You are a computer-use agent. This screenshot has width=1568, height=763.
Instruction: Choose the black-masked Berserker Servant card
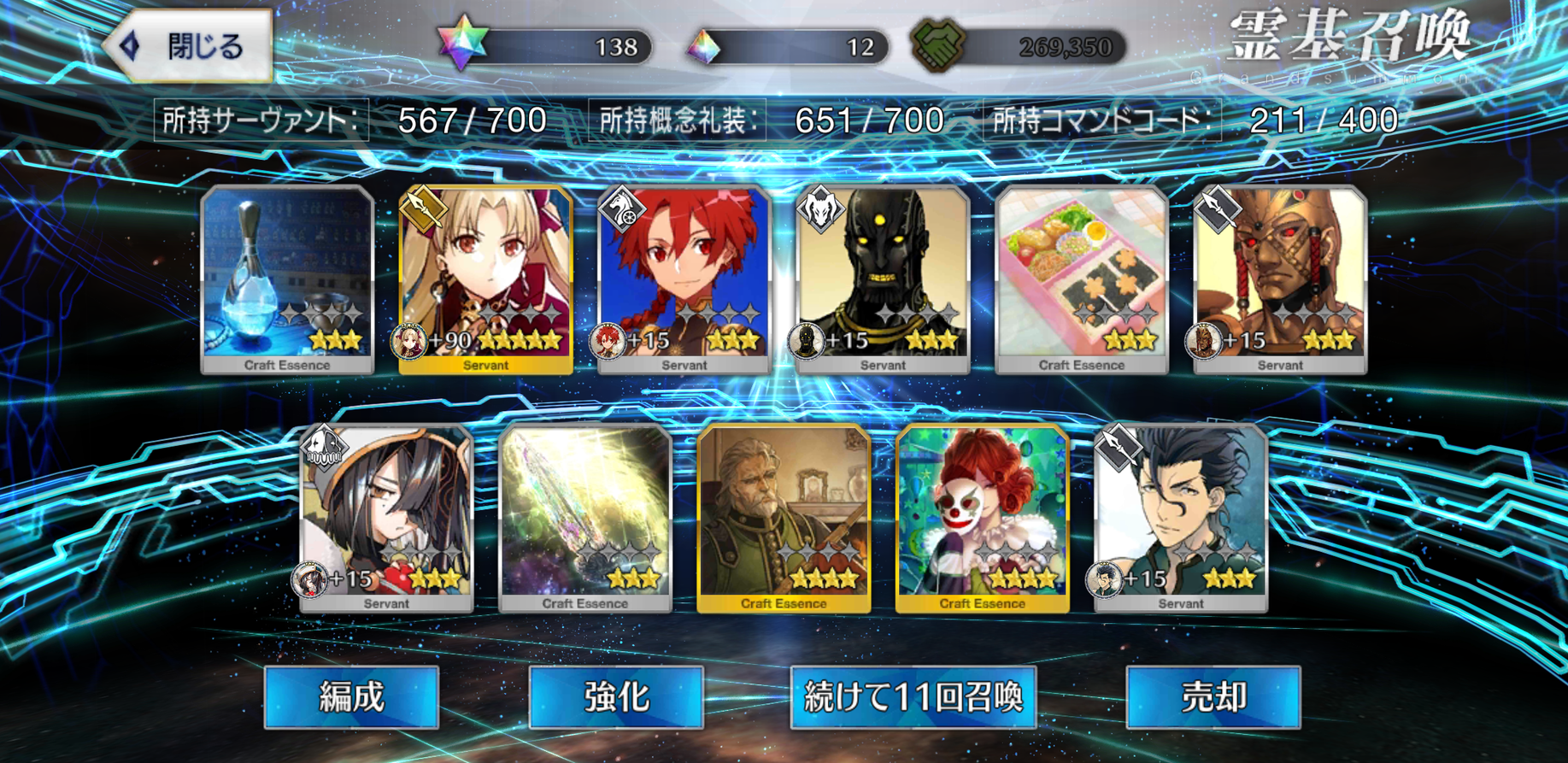[x=883, y=279]
